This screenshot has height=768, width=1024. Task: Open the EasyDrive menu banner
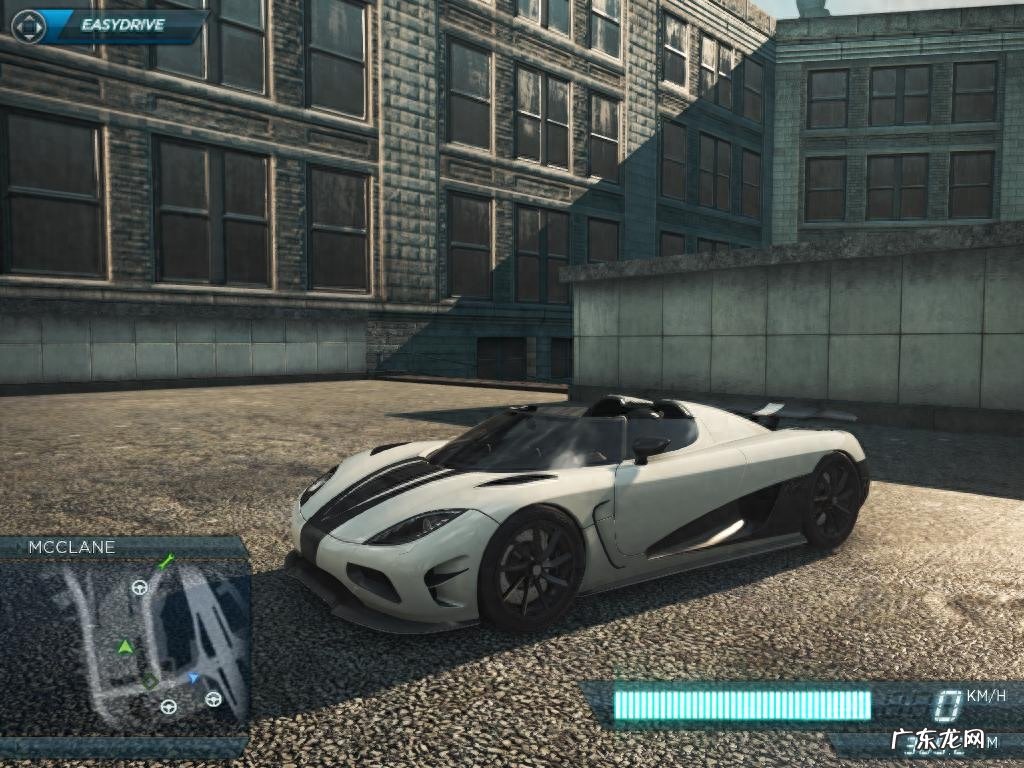[122, 26]
